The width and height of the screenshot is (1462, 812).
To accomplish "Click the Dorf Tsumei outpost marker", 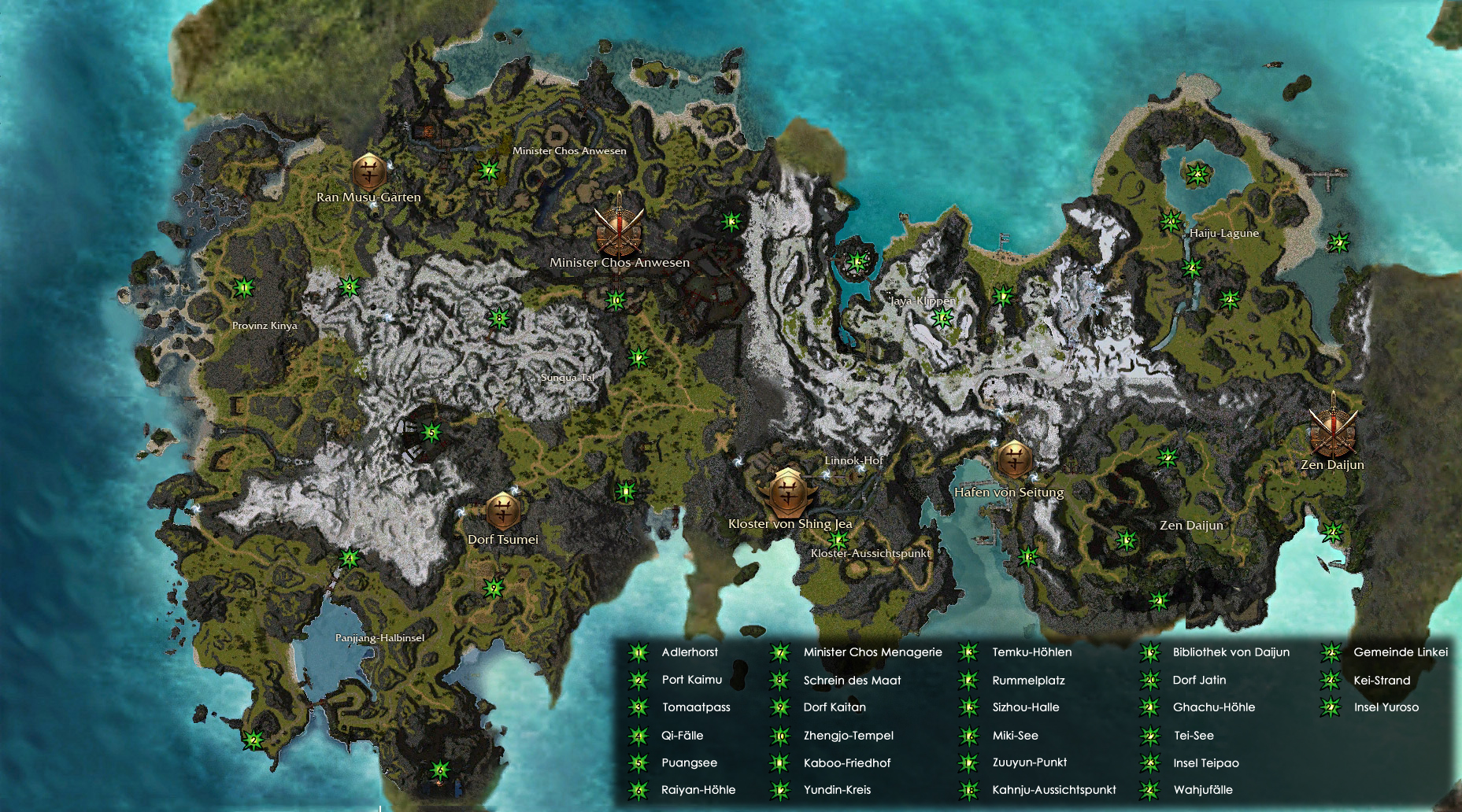I will tap(502, 511).
